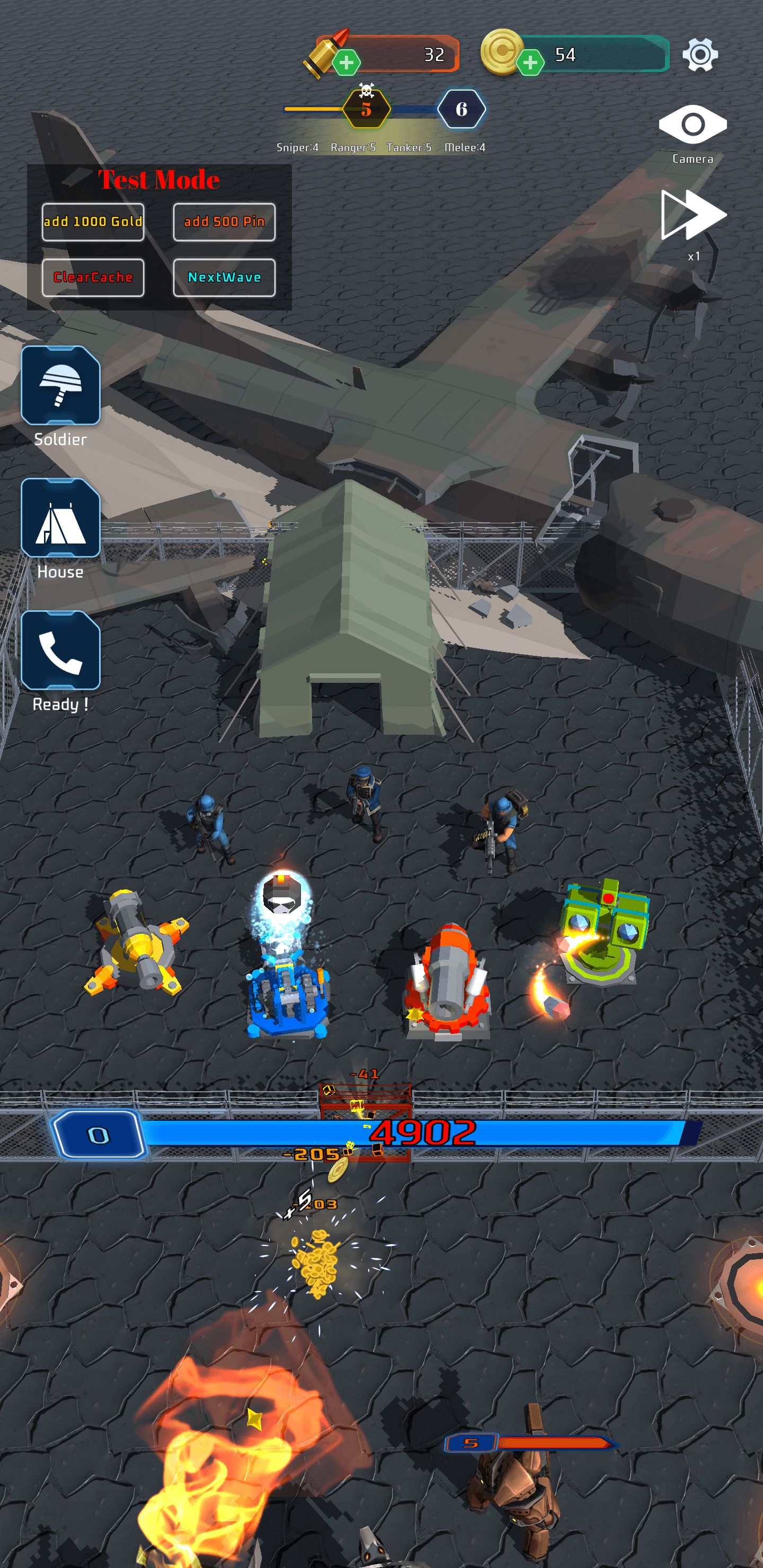Open settings with the gear icon
The image size is (763, 1568).
pyautogui.click(x=699, y=55)
